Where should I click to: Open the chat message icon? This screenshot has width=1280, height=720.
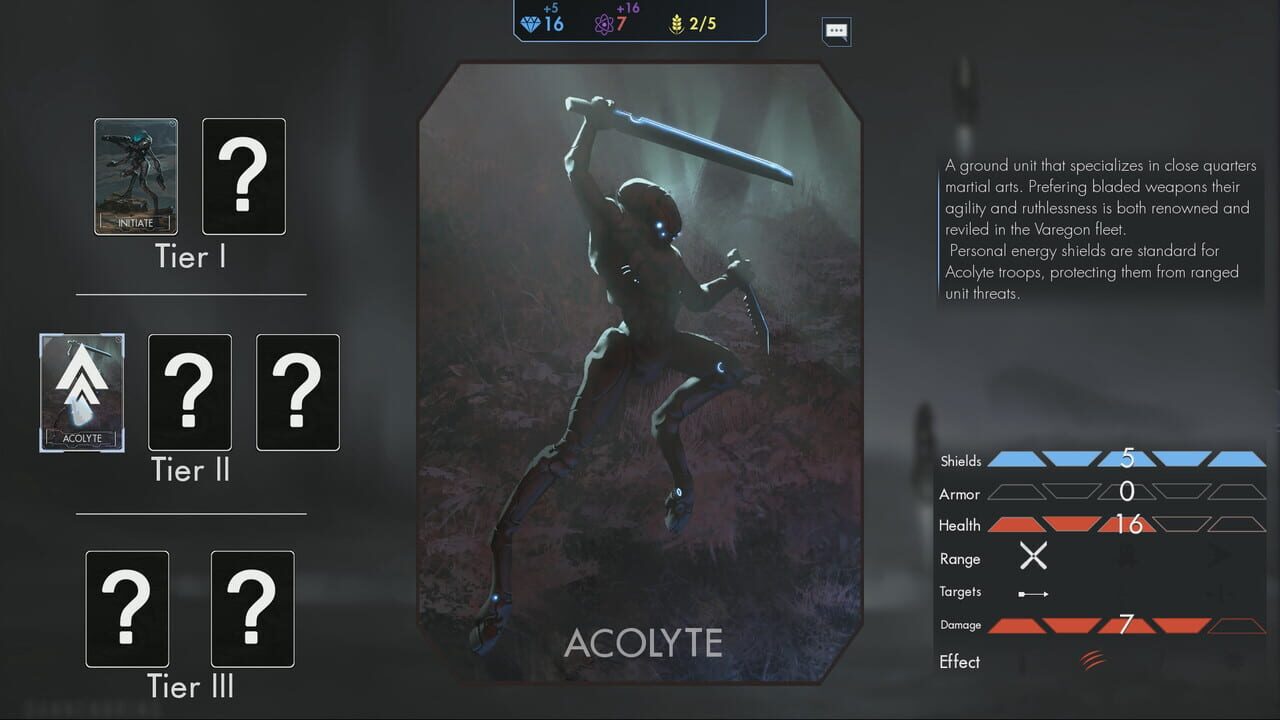click(x=835, y=31)
